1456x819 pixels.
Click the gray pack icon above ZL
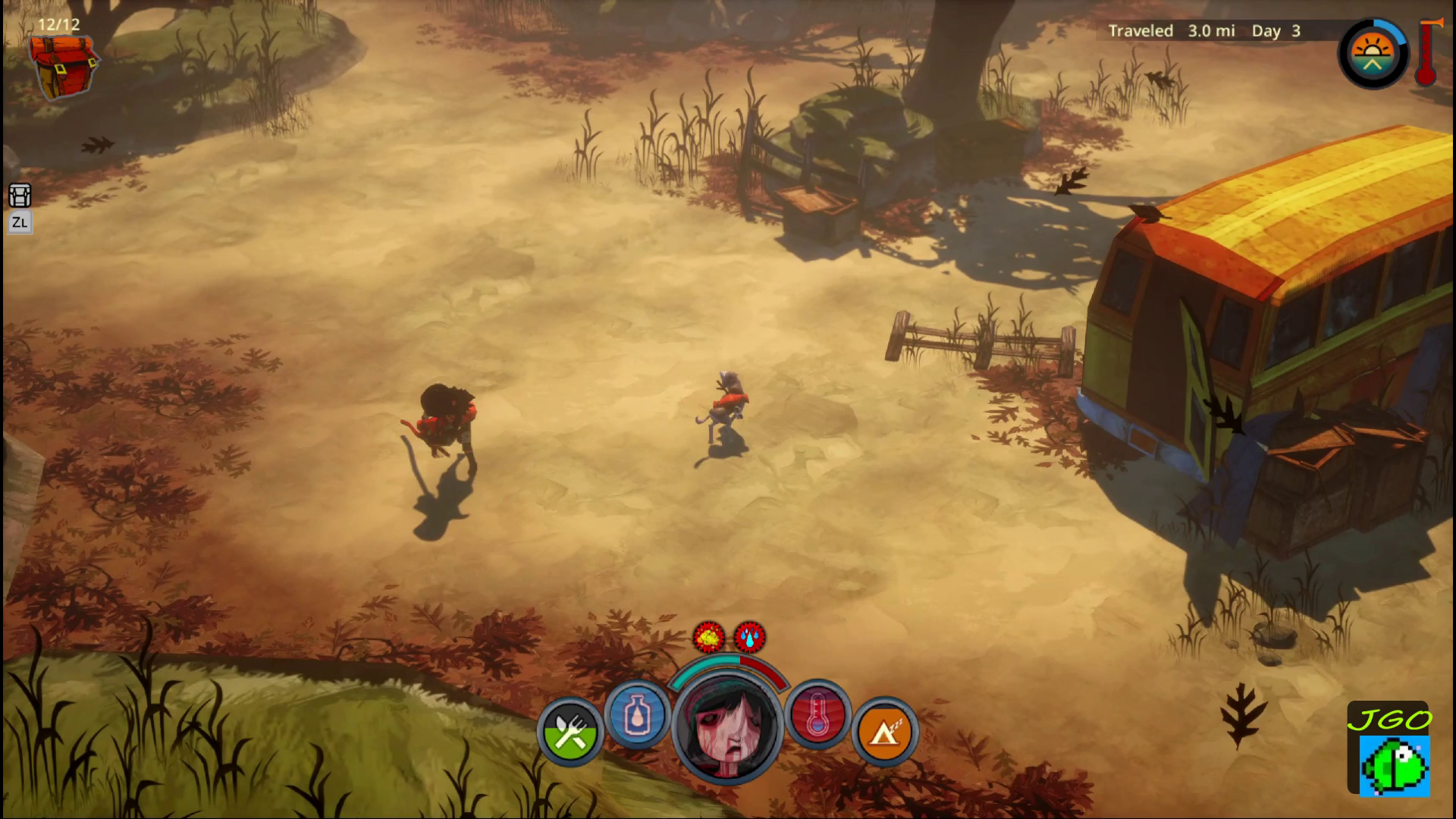(x=20, y=196)
